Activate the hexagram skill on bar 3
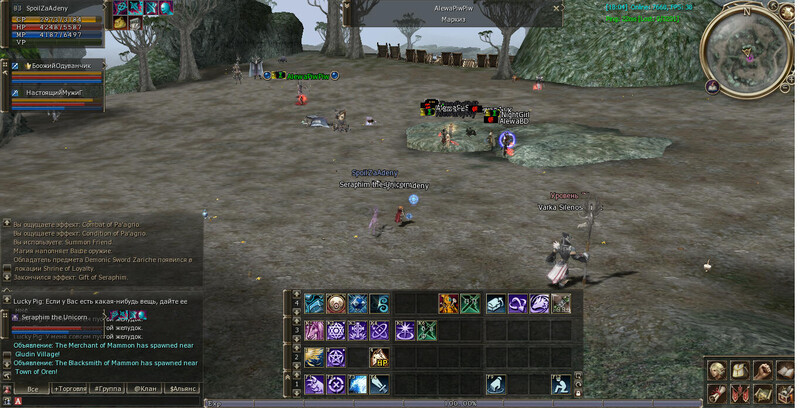The image size is (800, 408). click(x=337, y=330)
